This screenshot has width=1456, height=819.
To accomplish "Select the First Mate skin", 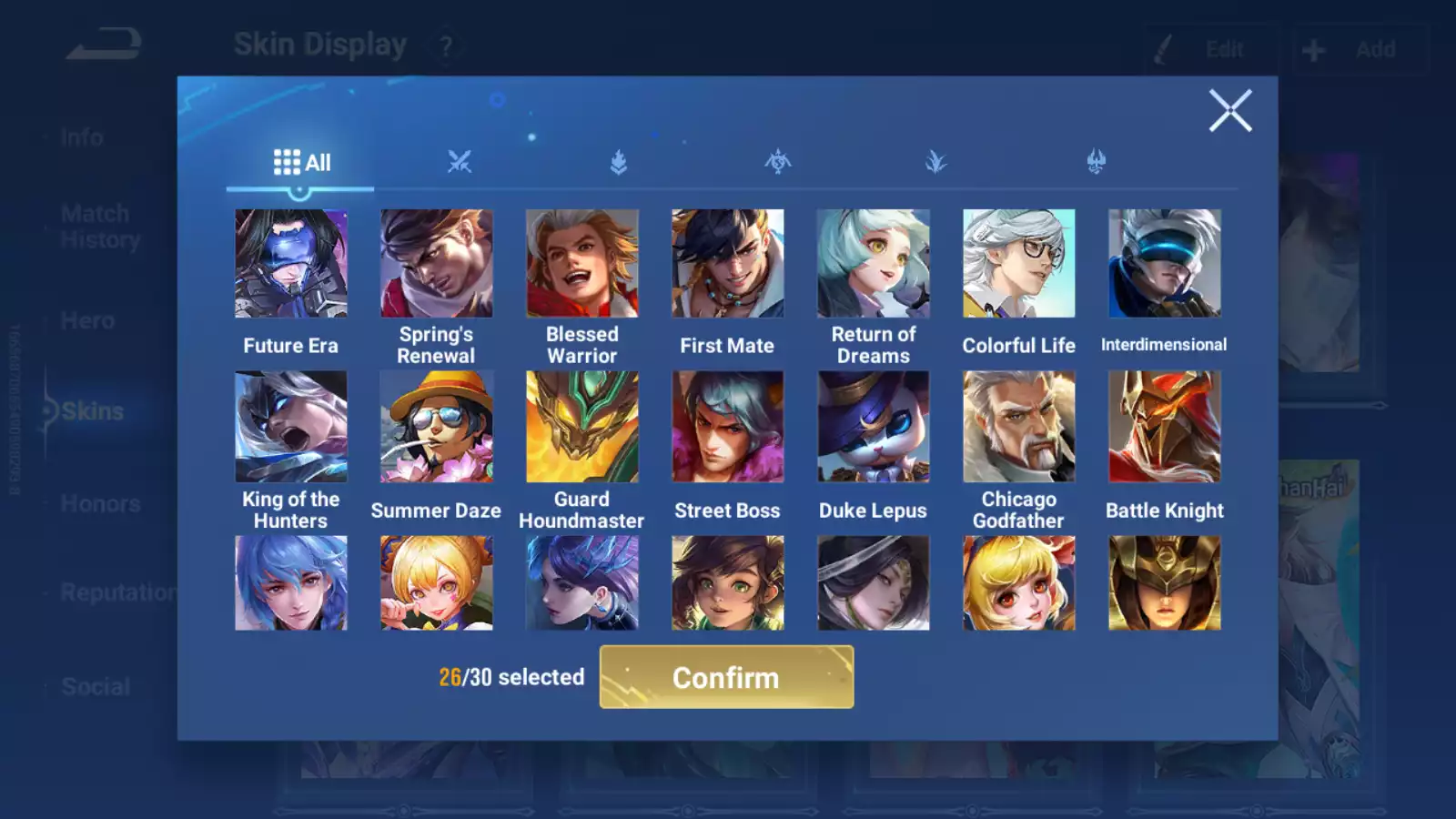I will click(x=728, y=264).
